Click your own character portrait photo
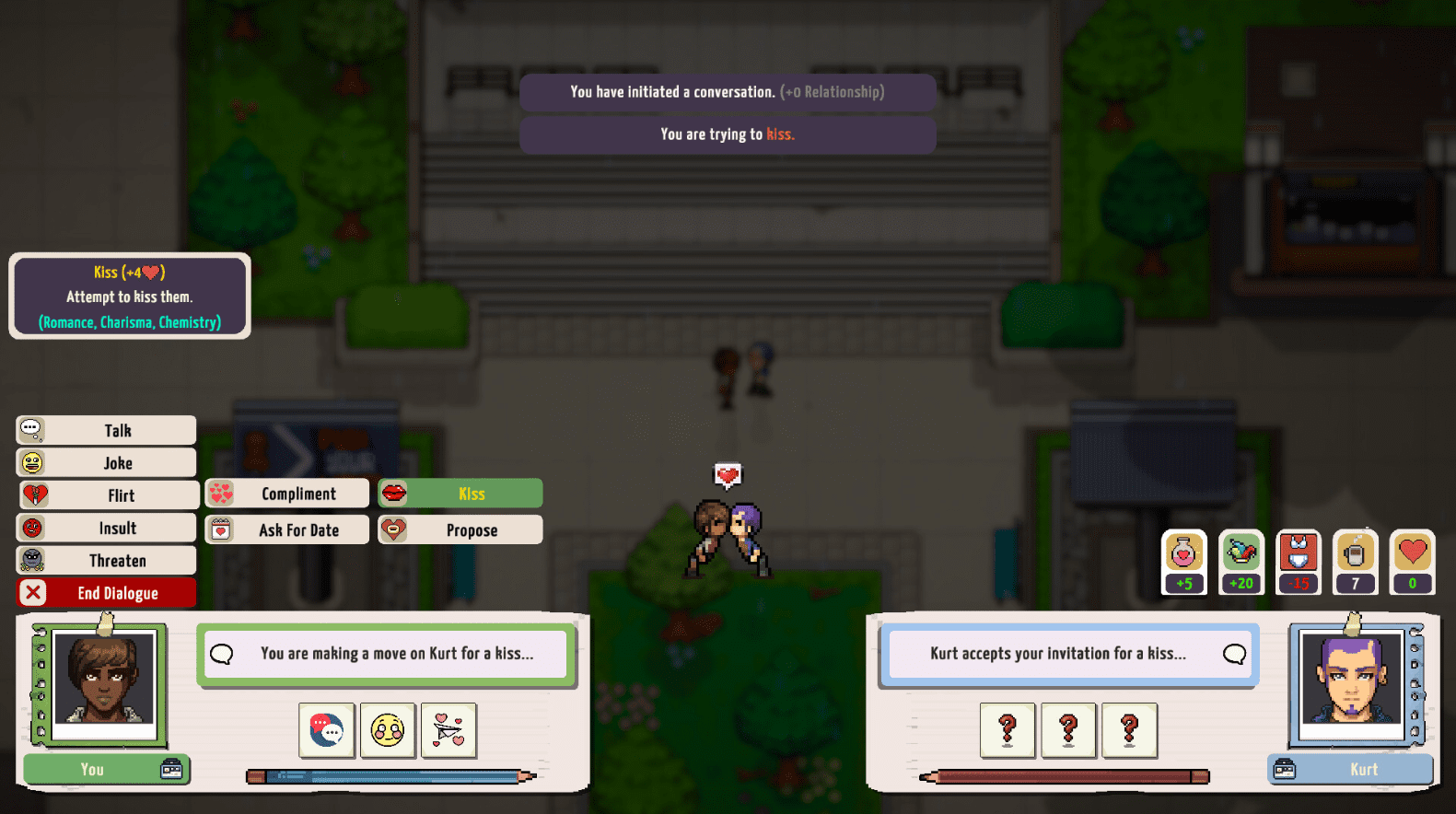Image resolution: width=1456 pixels, height=814 pixels. point(103,680)
